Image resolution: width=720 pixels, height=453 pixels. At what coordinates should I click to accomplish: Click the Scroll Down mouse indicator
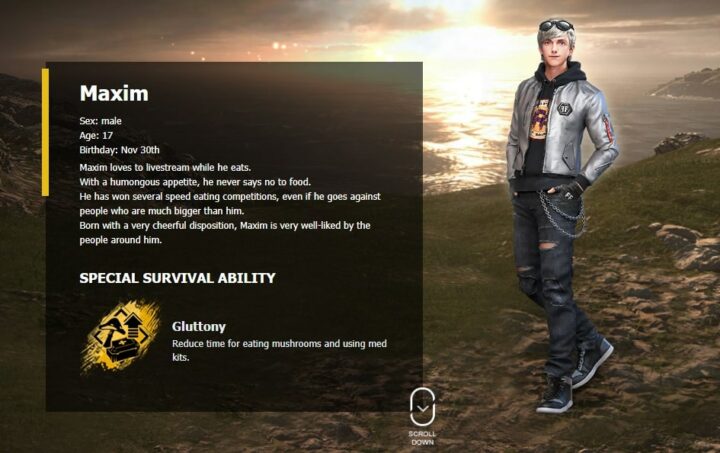coord(422,407)
